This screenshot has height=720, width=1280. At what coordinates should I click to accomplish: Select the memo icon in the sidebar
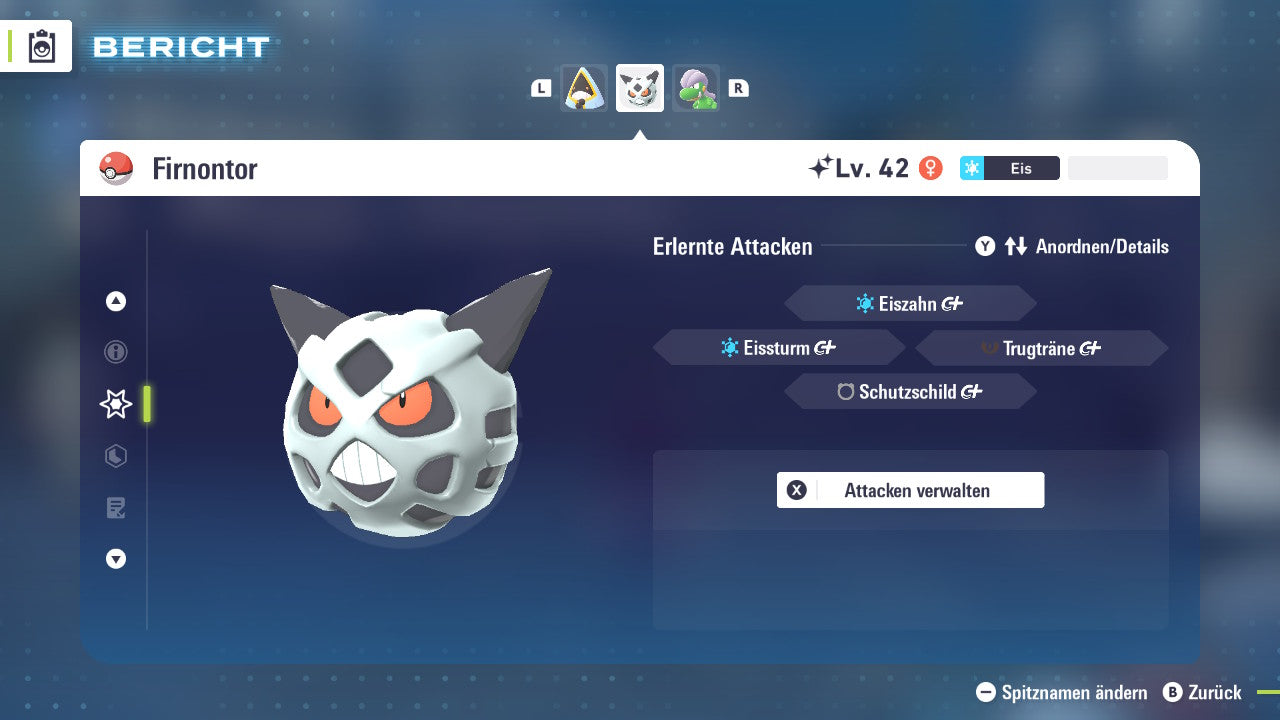[x=115, y=508]
